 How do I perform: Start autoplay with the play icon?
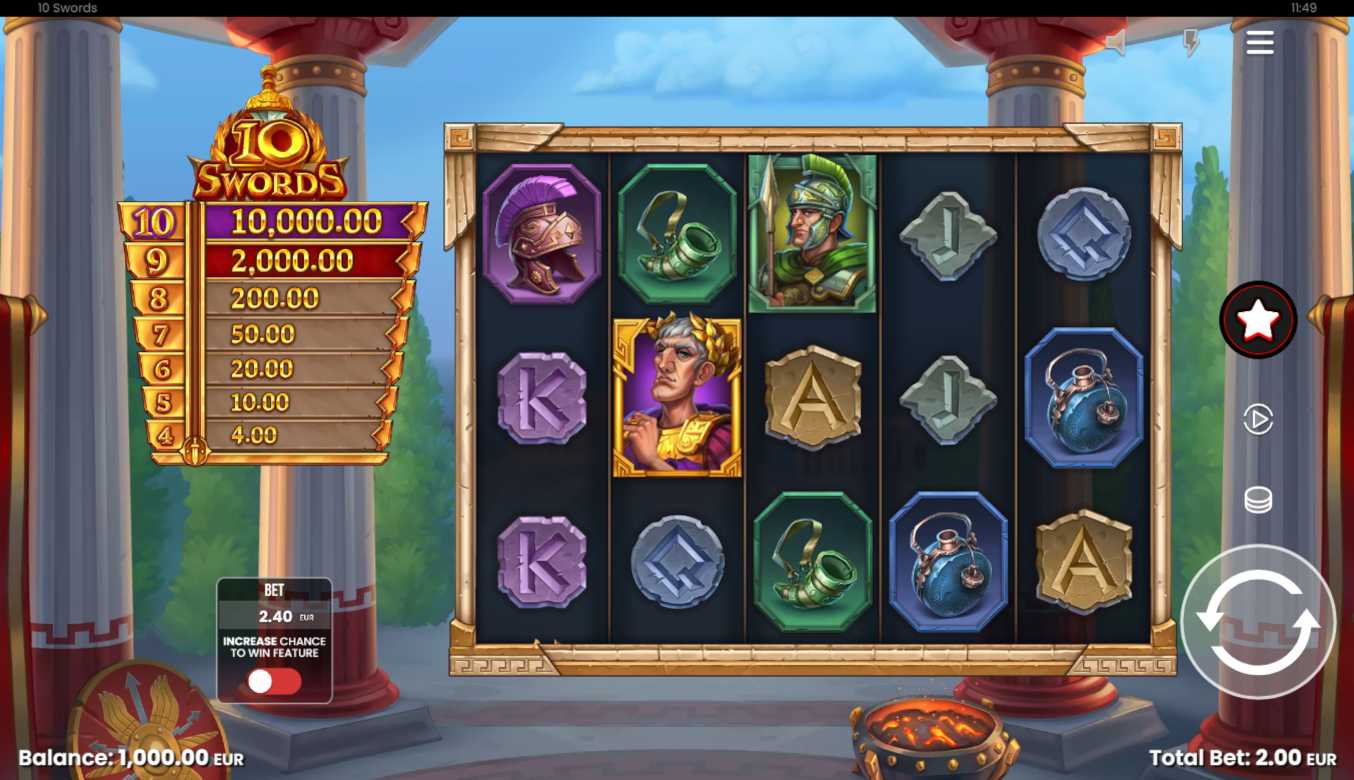tap(1257, 419)
